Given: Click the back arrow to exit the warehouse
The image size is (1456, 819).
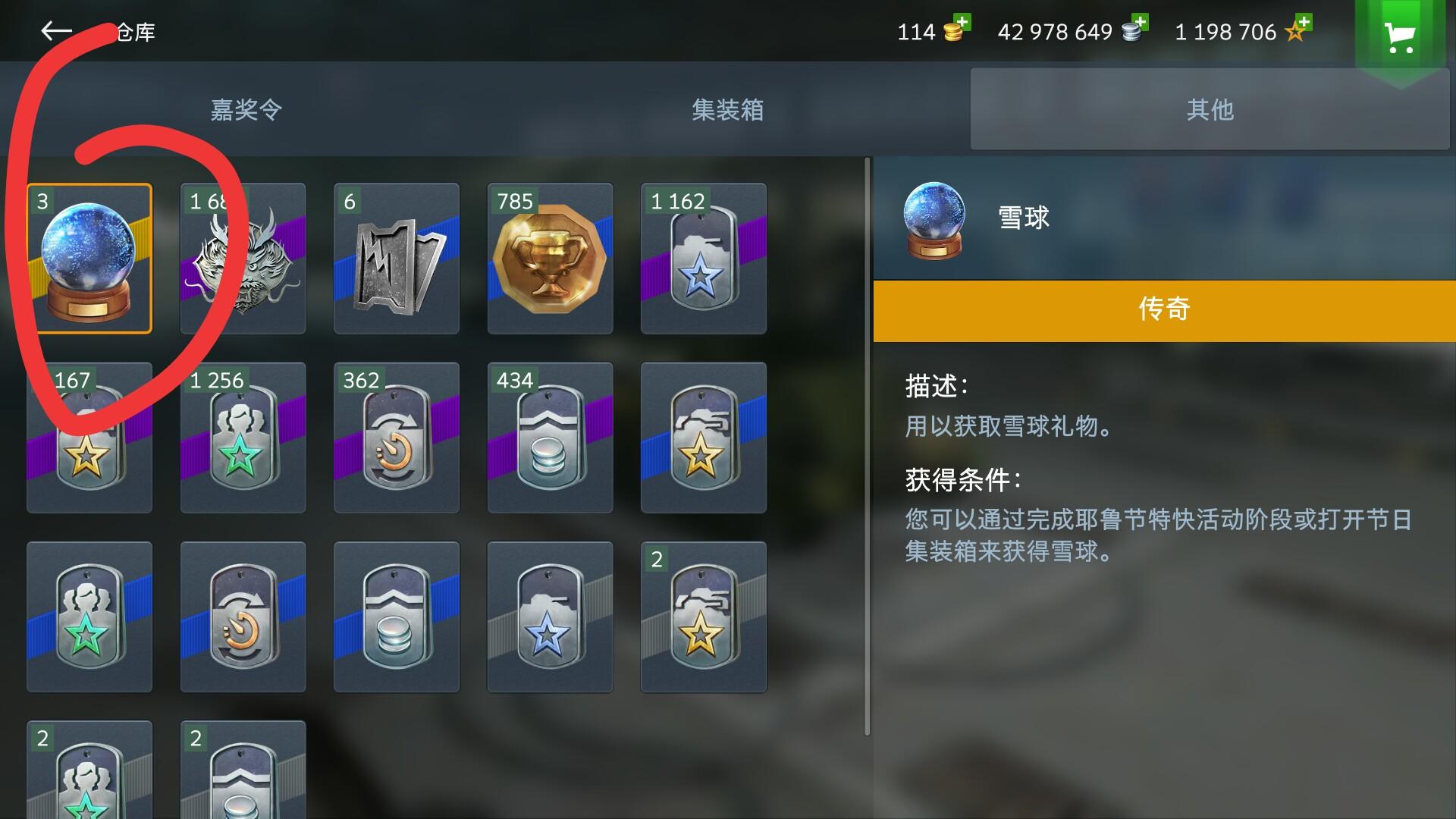Looking at the screenshot, I should coord(56,30).
